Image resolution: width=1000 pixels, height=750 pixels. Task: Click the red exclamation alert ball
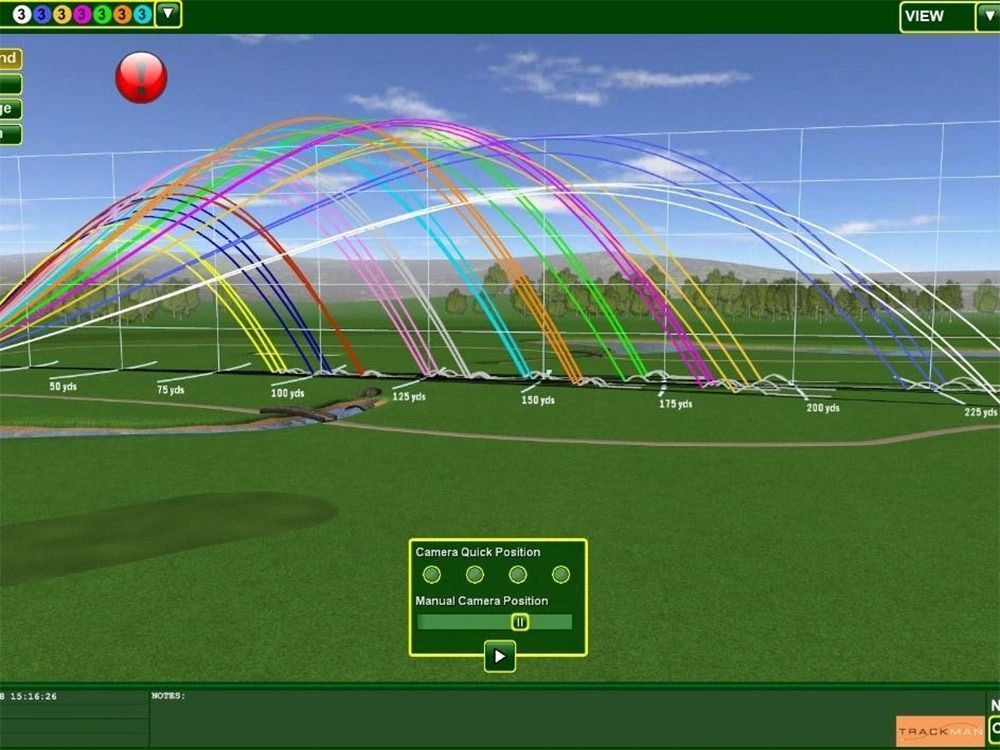tap(141, 77)
